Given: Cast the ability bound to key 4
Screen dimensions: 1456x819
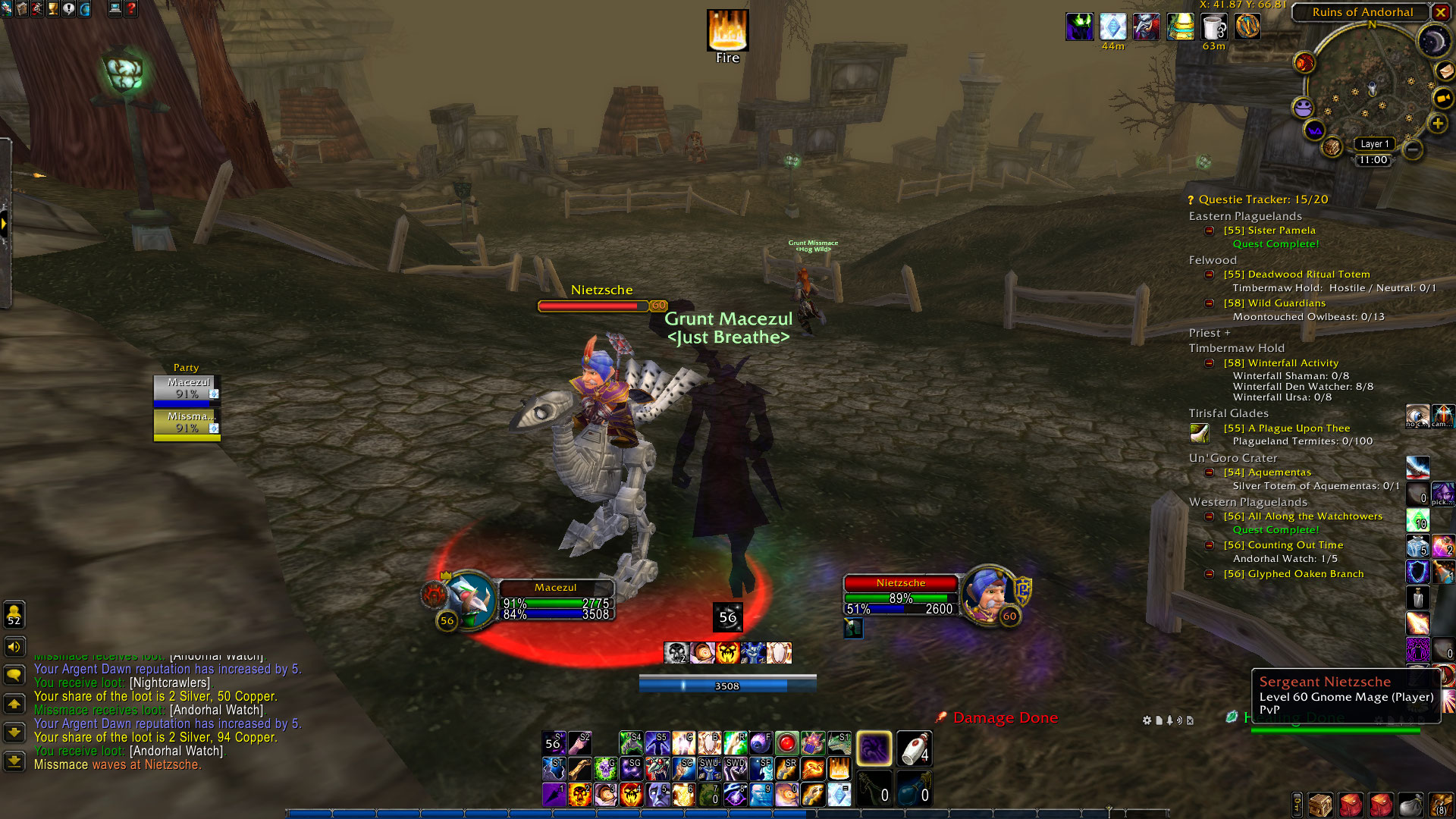Looking at the screenshot, I should click(631, 794).
